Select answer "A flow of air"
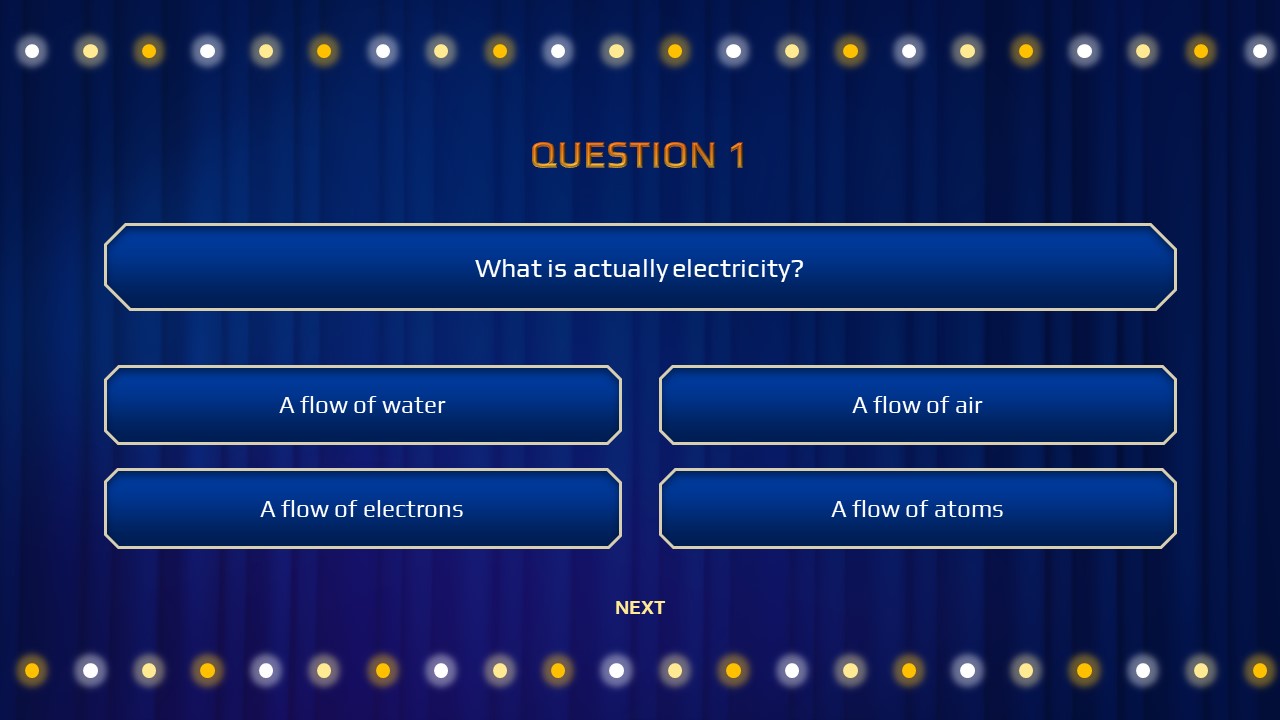 click(917, 405)
